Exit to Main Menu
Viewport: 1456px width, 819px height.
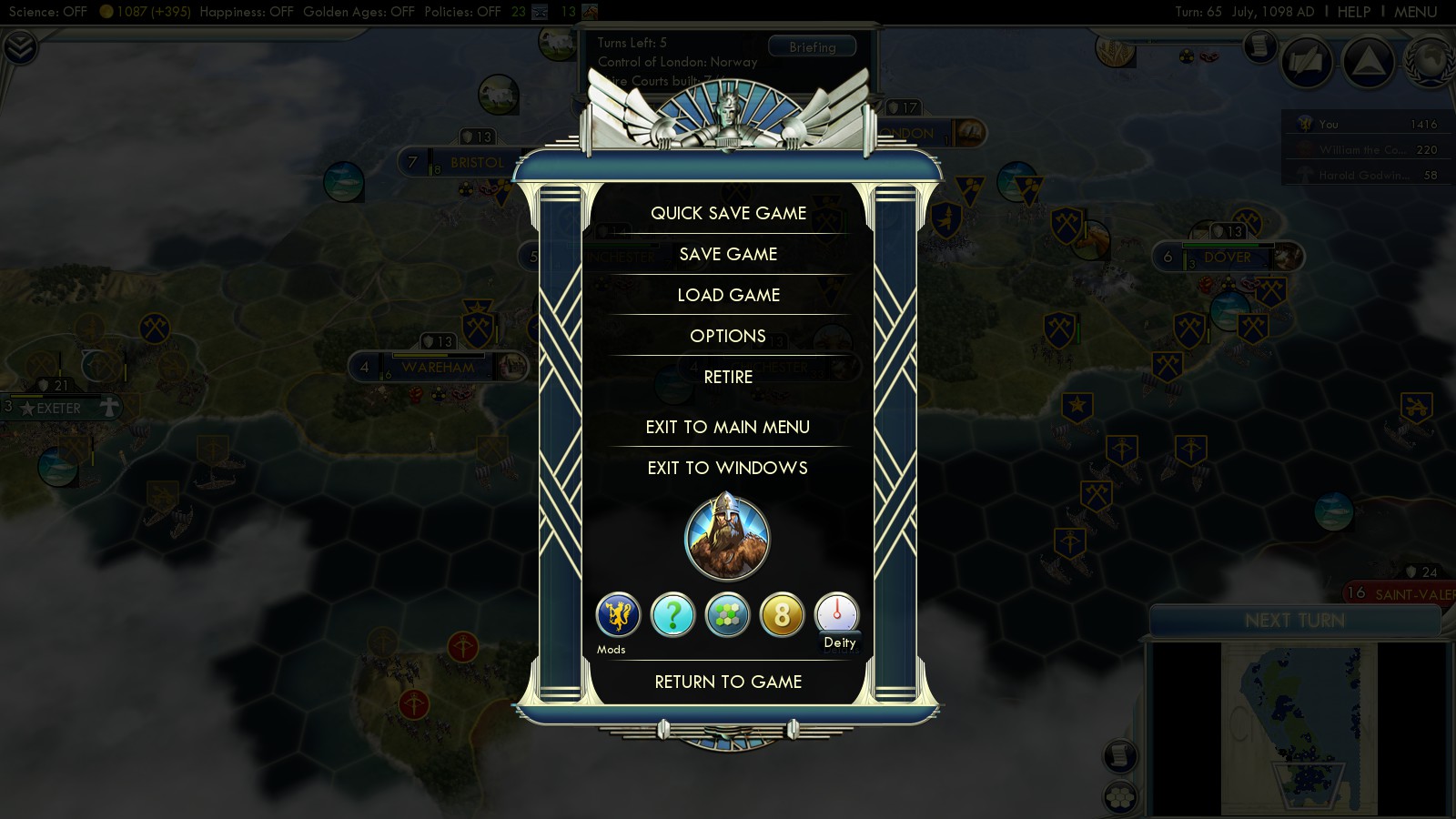[x=728, y=427]
